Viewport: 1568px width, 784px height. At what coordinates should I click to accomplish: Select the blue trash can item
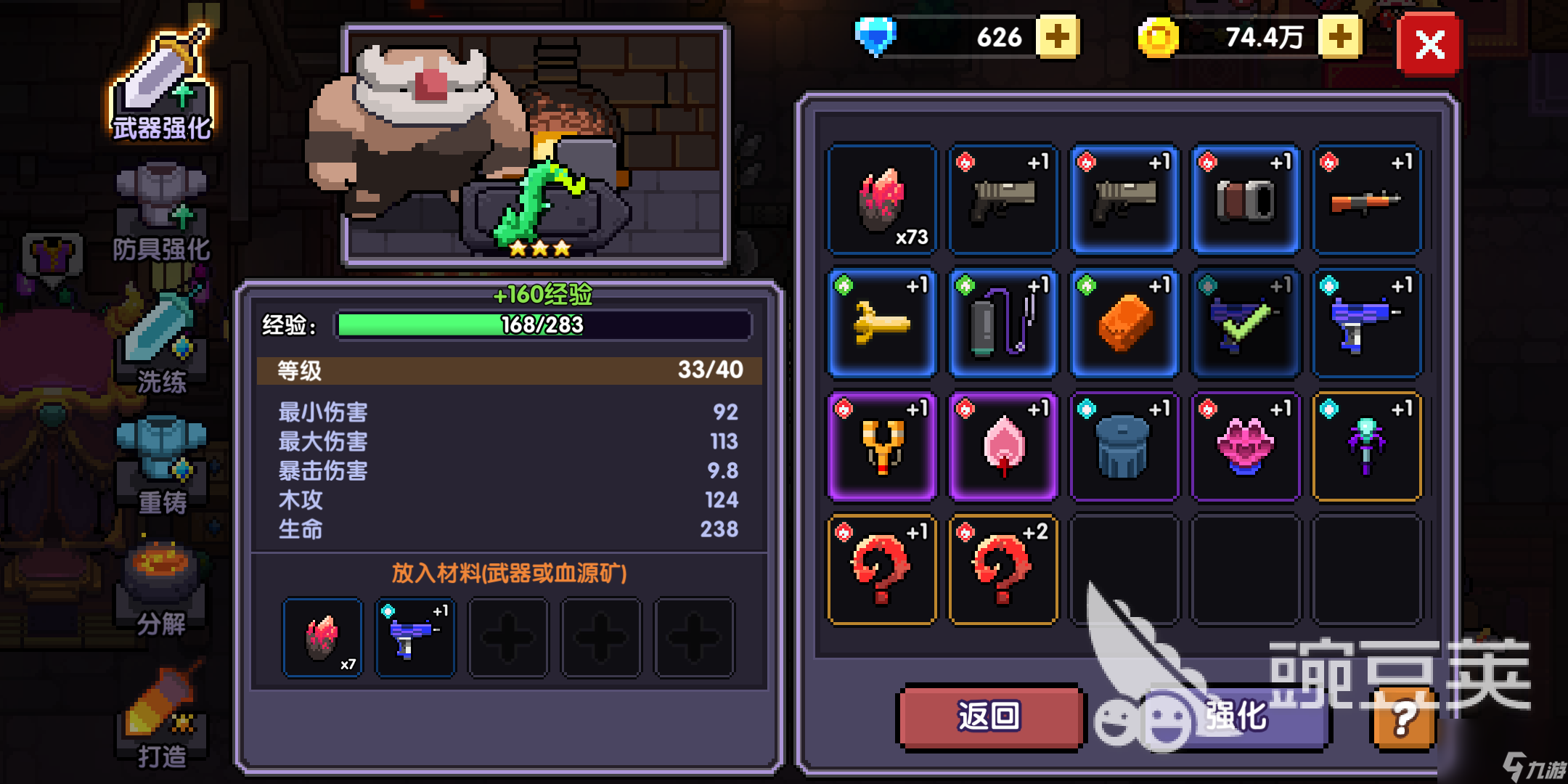[x=1124, y=447]
